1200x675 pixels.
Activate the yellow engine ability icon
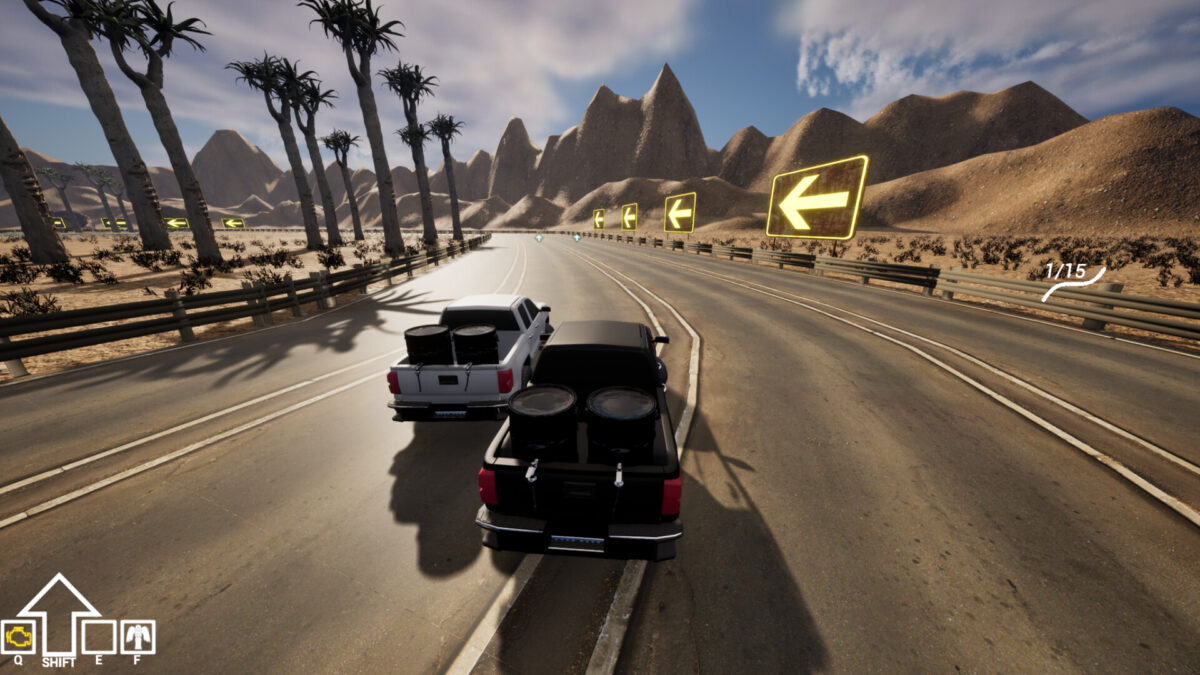tap(19, 637)
